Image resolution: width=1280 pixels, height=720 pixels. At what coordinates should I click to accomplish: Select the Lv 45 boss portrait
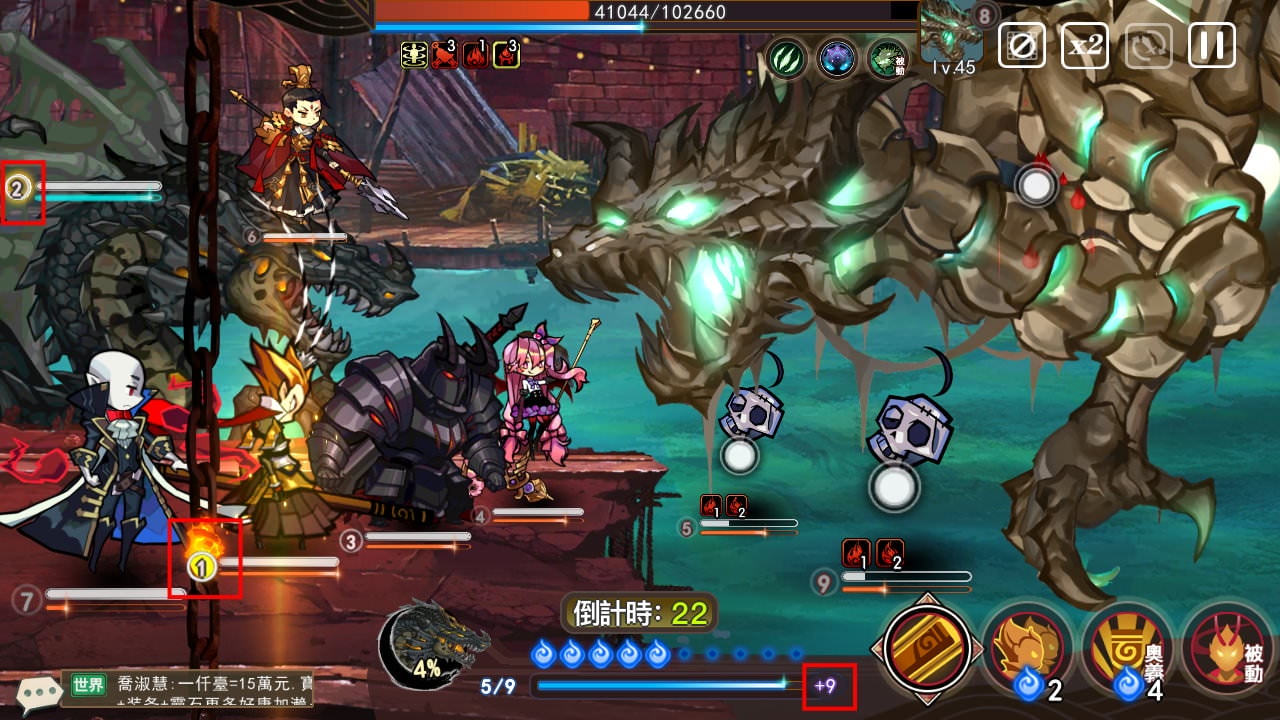coord(951,40)
